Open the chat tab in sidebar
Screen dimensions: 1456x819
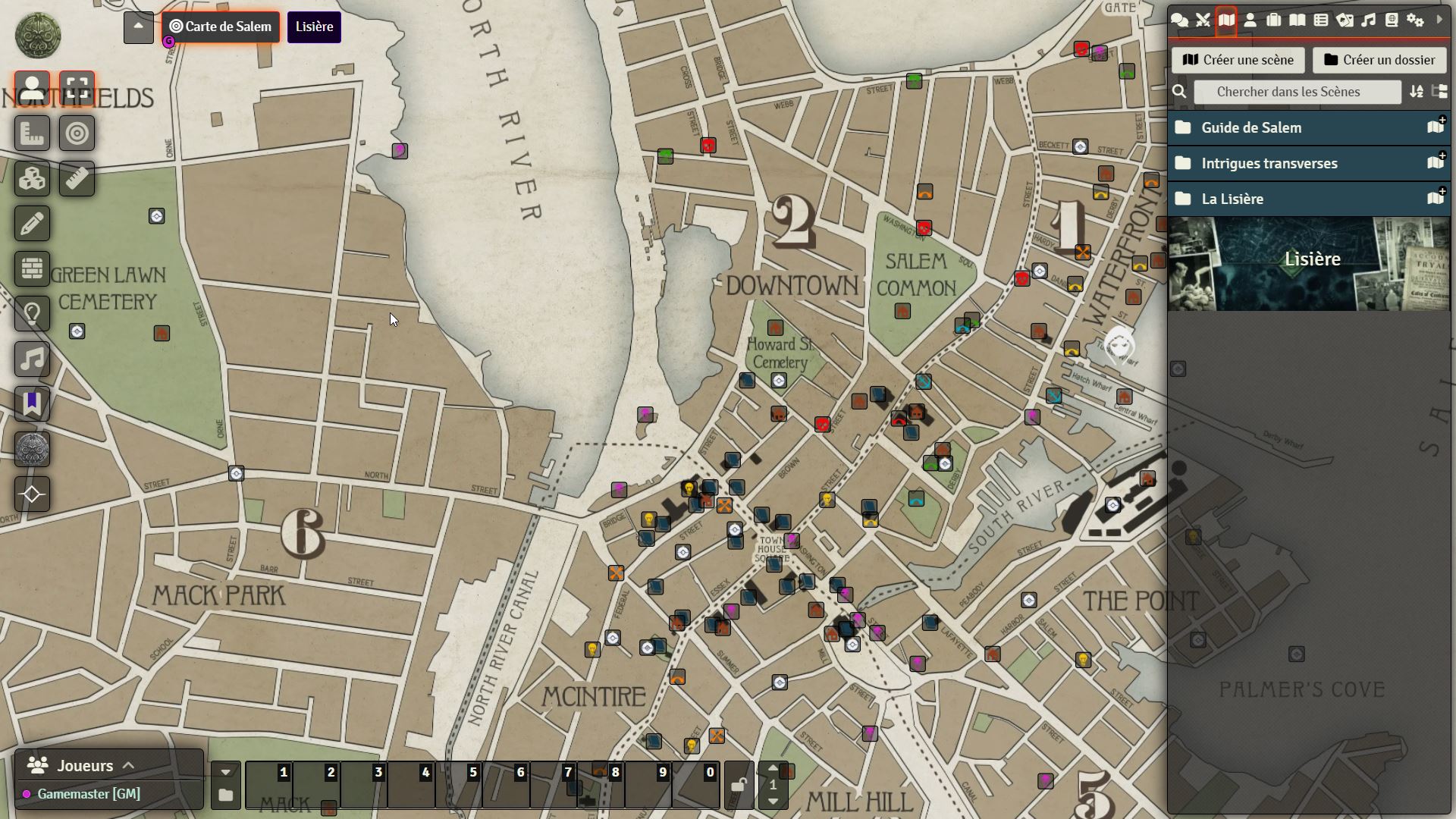pos(1179,20)
